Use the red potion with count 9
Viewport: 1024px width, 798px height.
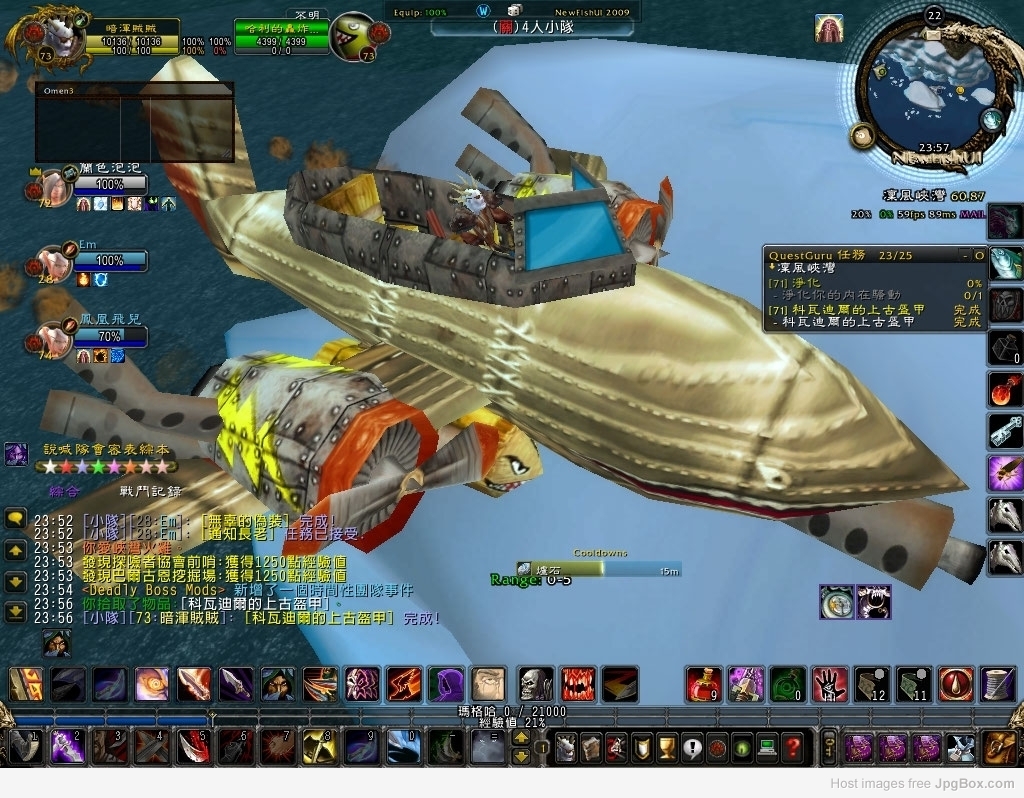coord(704,684)
